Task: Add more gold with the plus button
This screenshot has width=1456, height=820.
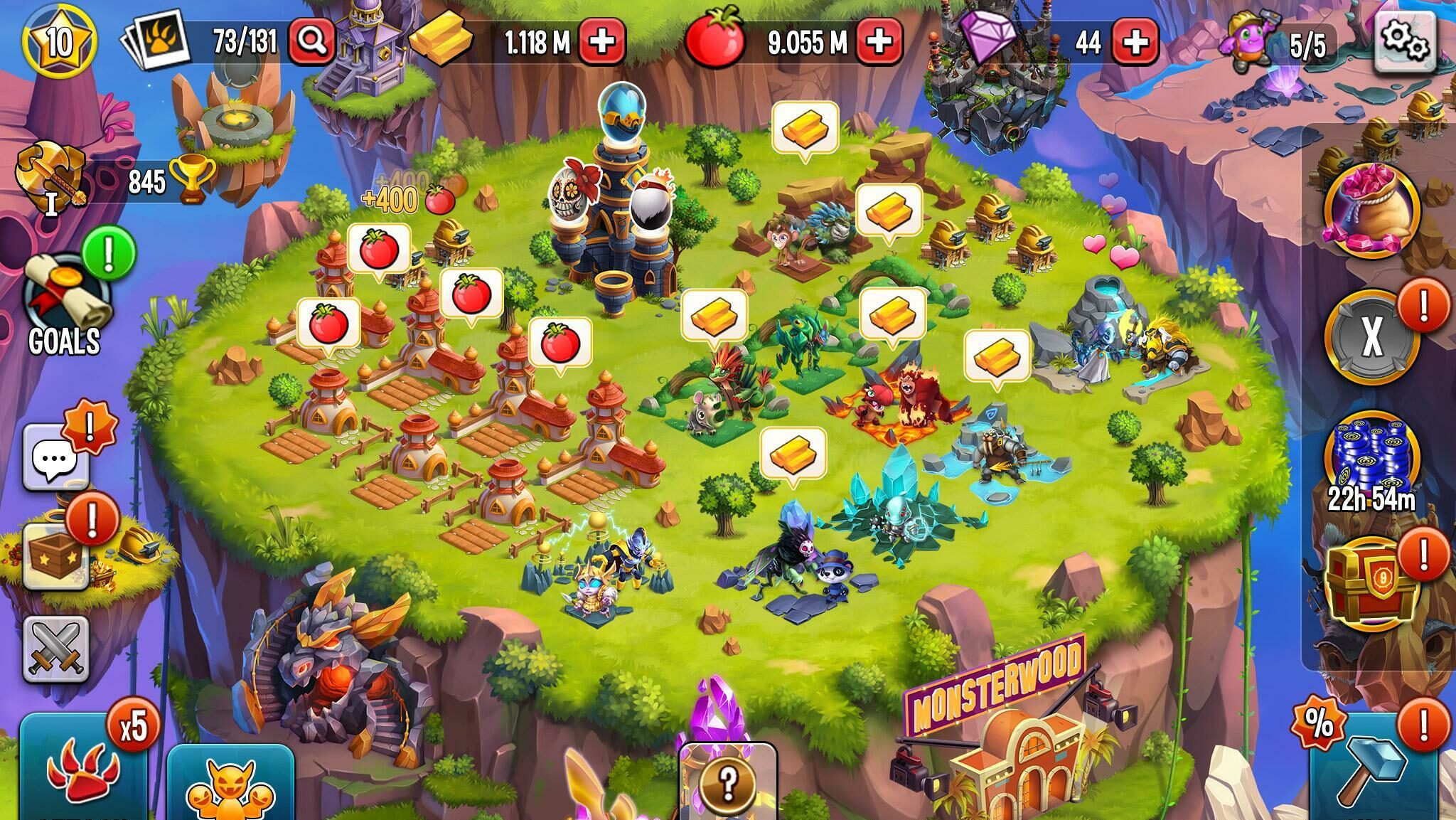Action: pos(602,41)
